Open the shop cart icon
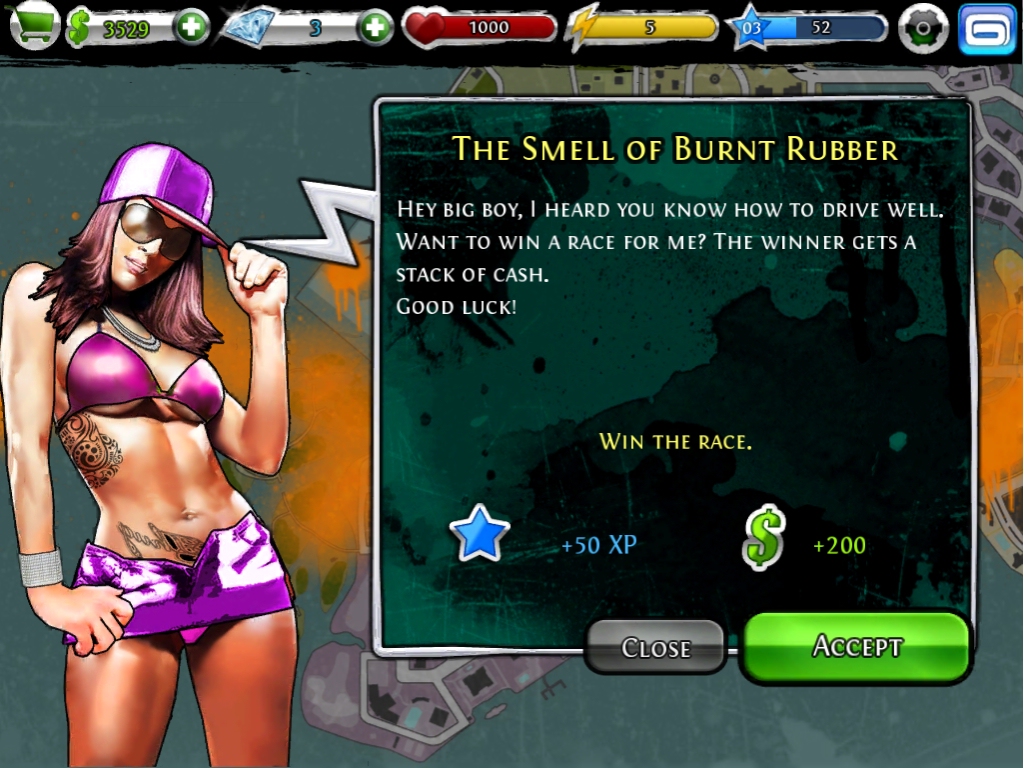Viewport: 1024px width, 768px height. (x=33, y=27)
